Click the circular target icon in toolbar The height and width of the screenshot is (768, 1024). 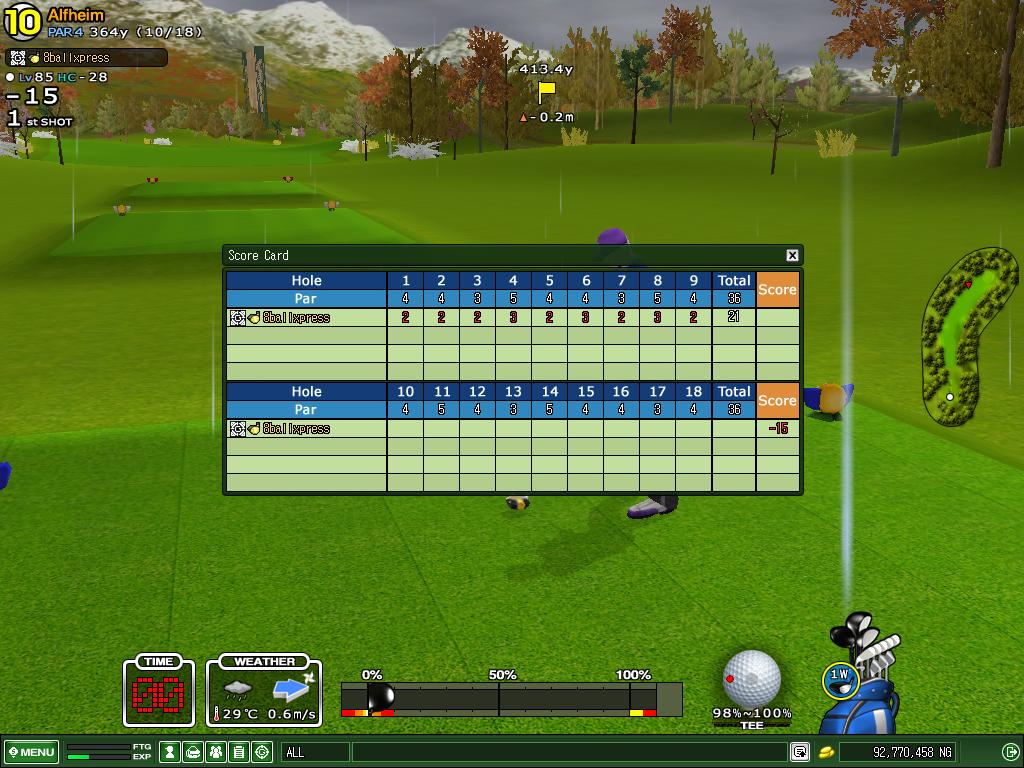point(262,752)
